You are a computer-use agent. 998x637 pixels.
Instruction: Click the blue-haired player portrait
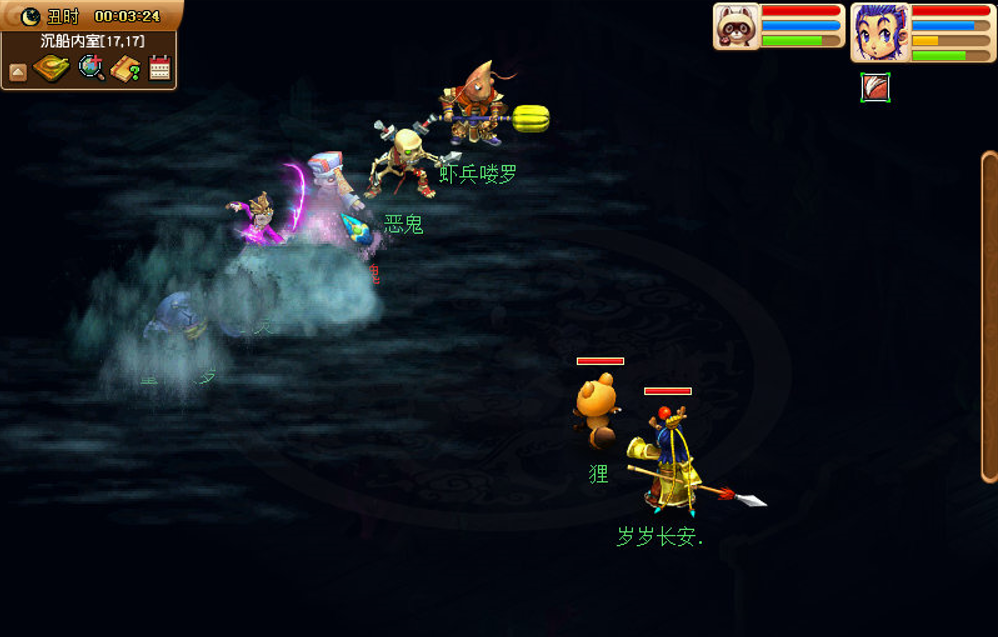(879, 31)
